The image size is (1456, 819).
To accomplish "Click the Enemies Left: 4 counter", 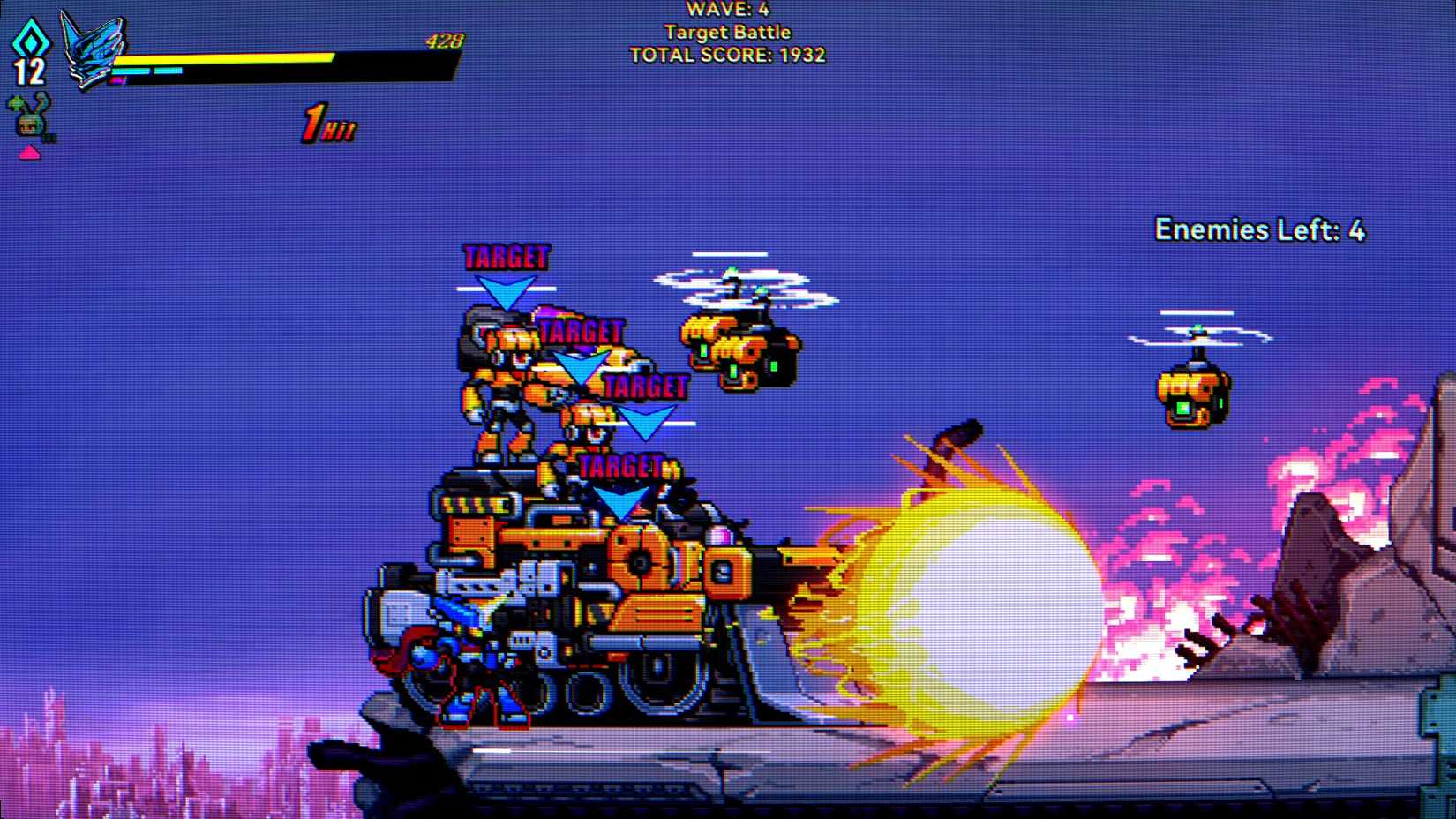I will pos(1259,229).
